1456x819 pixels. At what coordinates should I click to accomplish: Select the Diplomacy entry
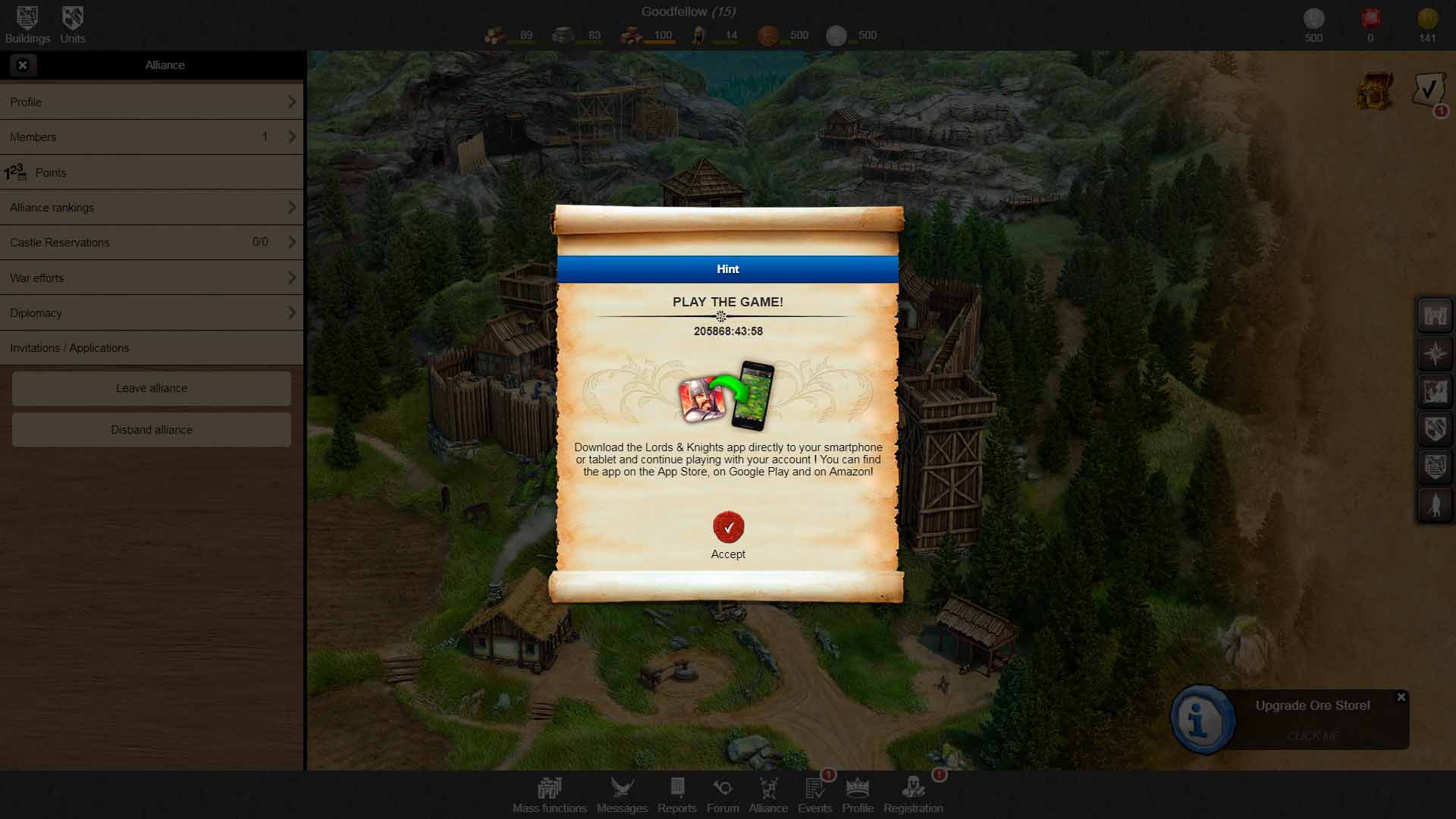(152, 313)
